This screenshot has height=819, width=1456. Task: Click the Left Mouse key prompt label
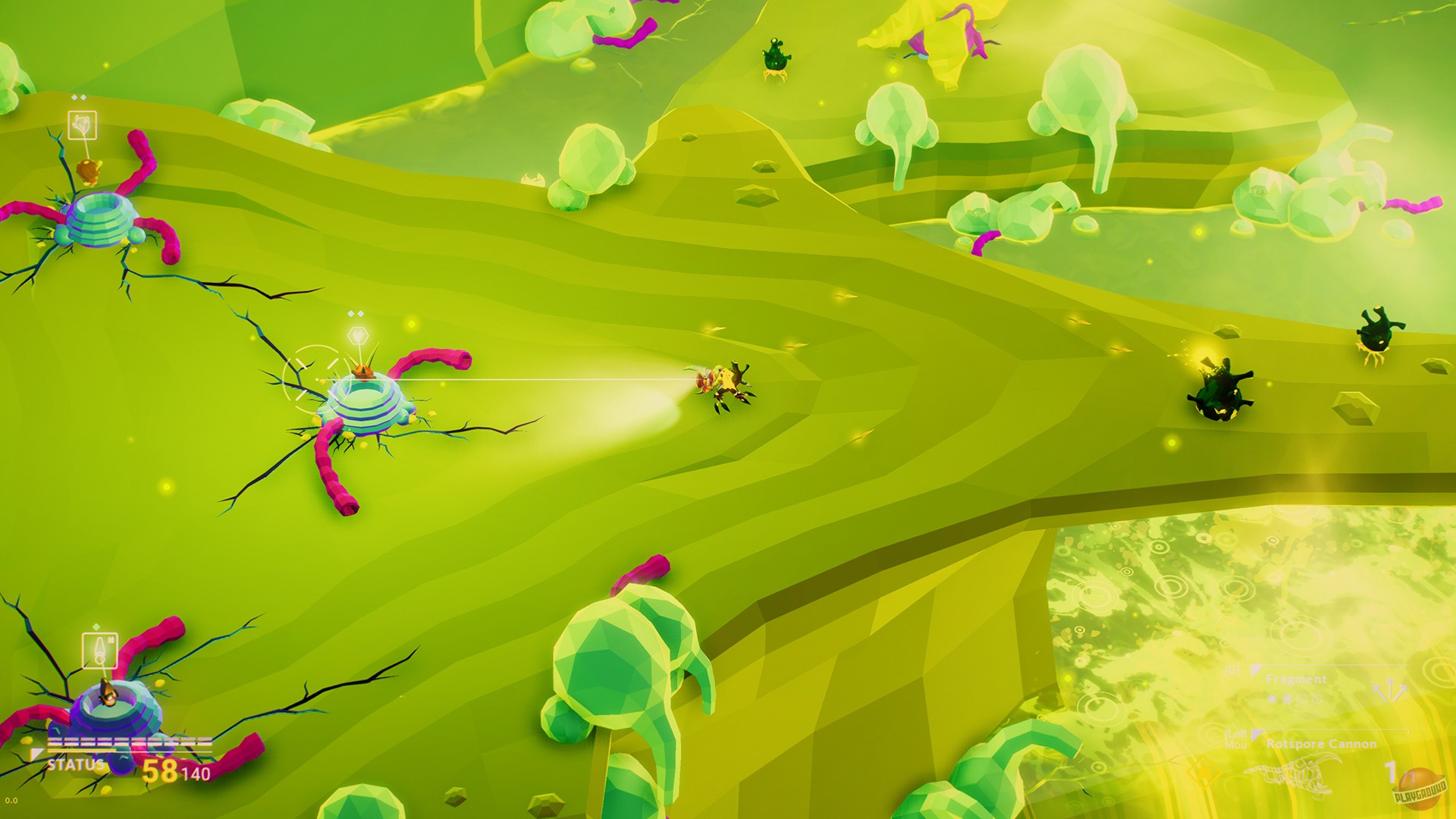[1235, 738]
